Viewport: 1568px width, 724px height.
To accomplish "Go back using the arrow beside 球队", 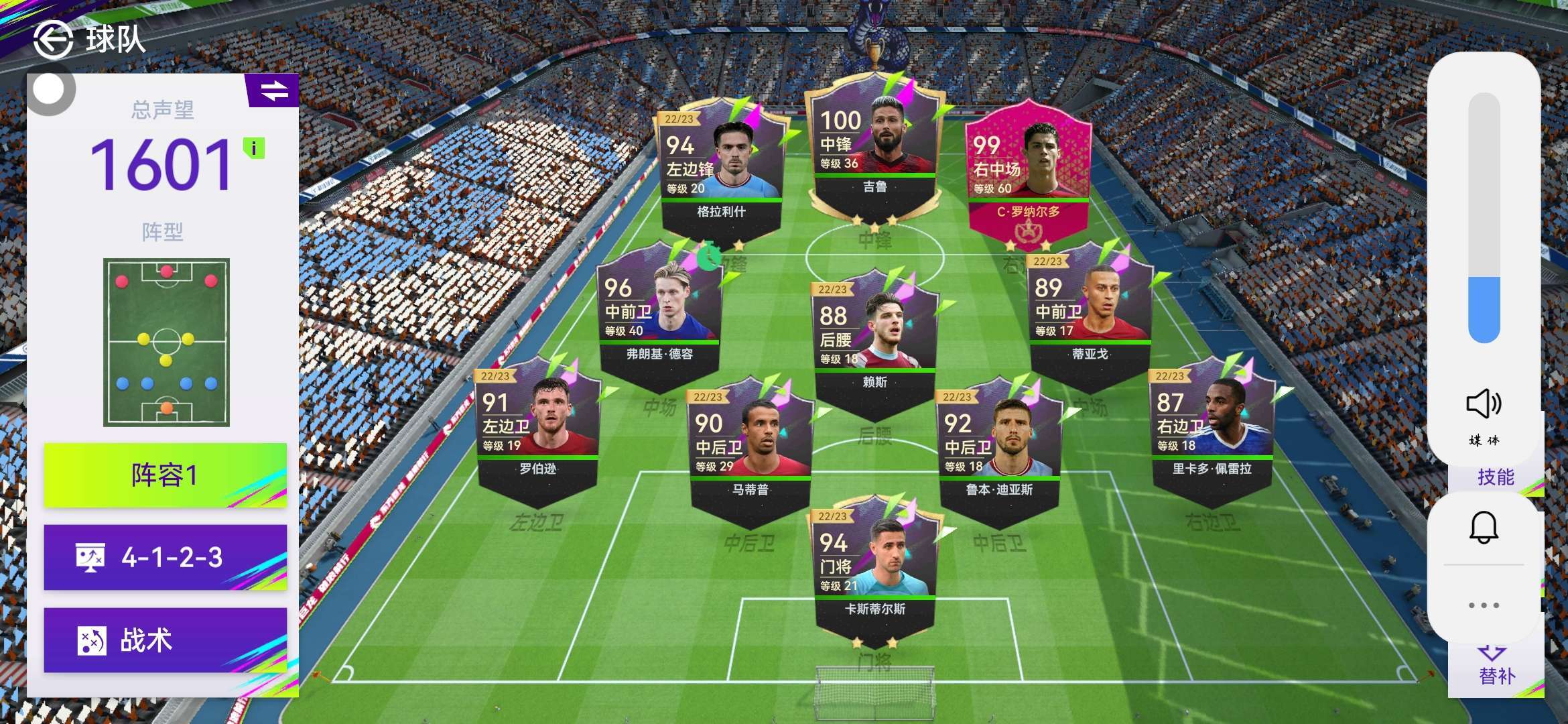I will (53, 40).
